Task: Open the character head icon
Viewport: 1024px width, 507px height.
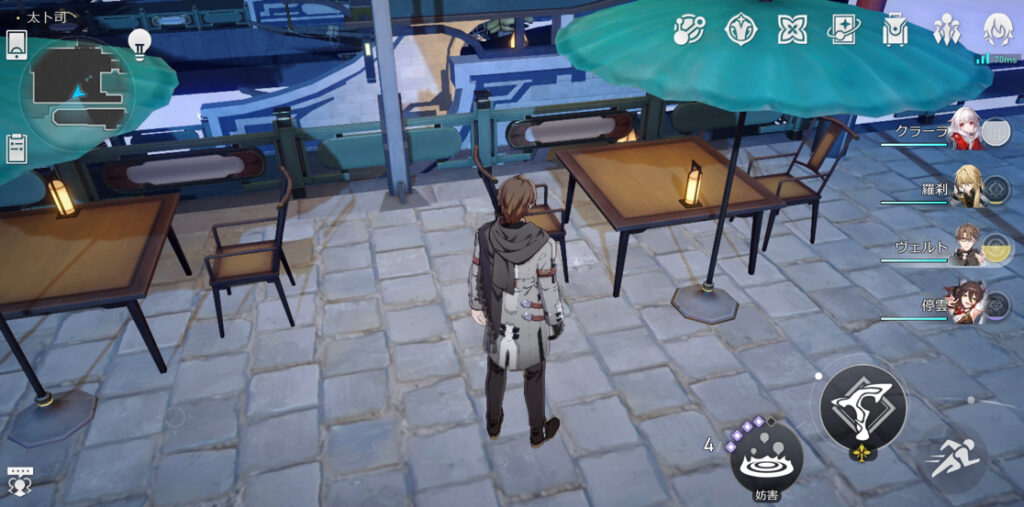Action: point(997,30)
